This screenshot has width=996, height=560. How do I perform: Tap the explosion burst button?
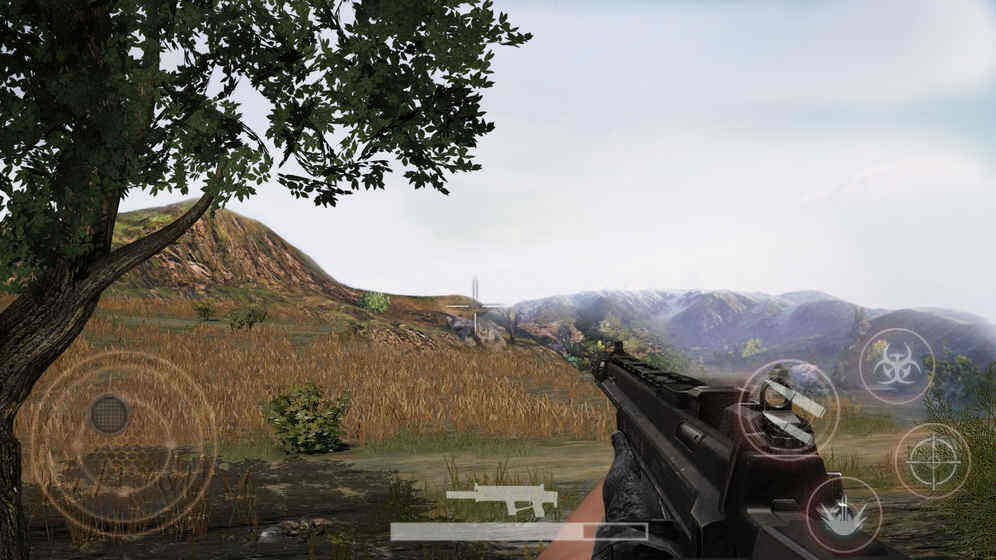pos(843,514)
